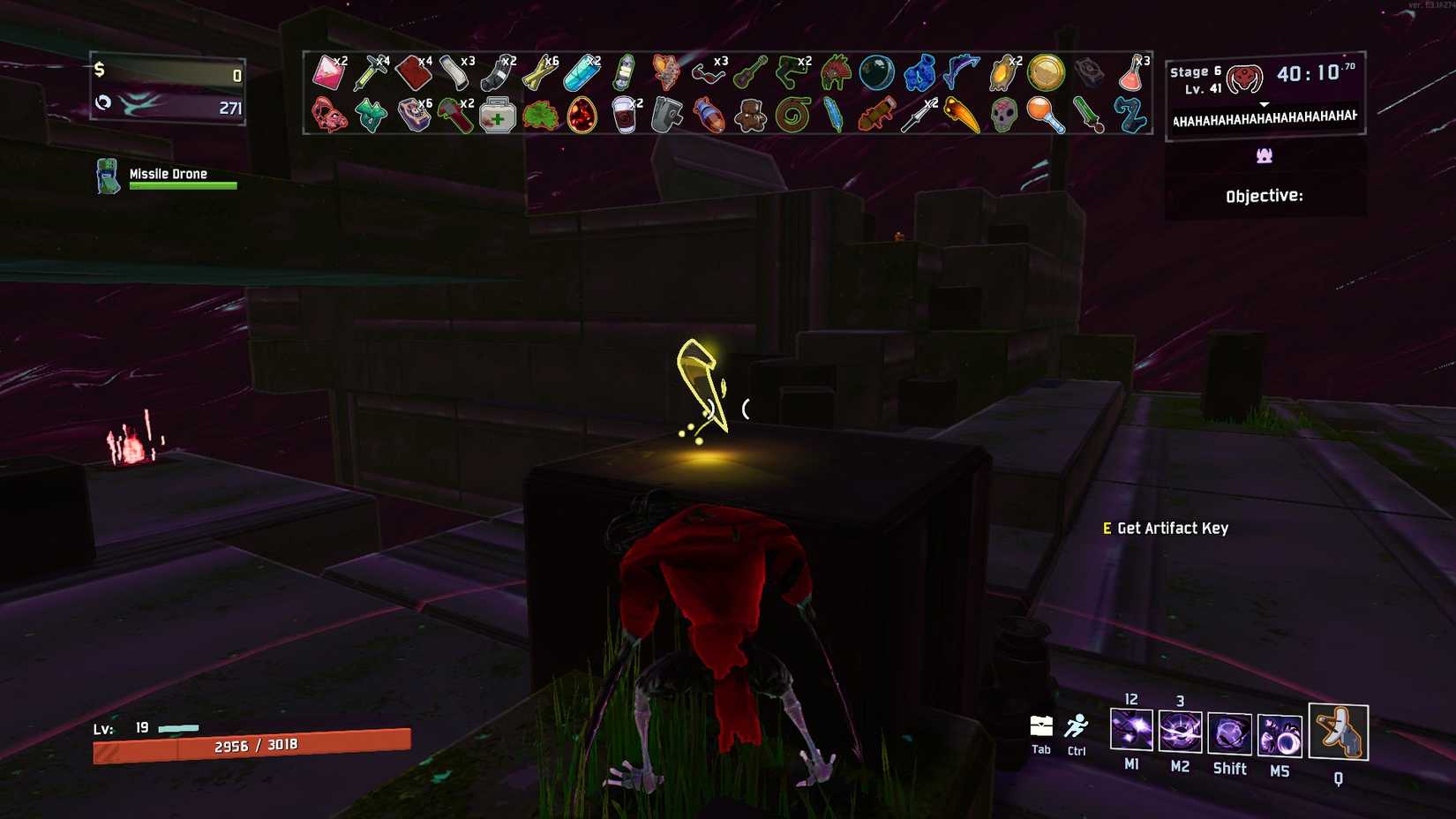Click the coffee cup x2 item icon
Viewport: 1456px width, 819px height.
tap(625, 114)
